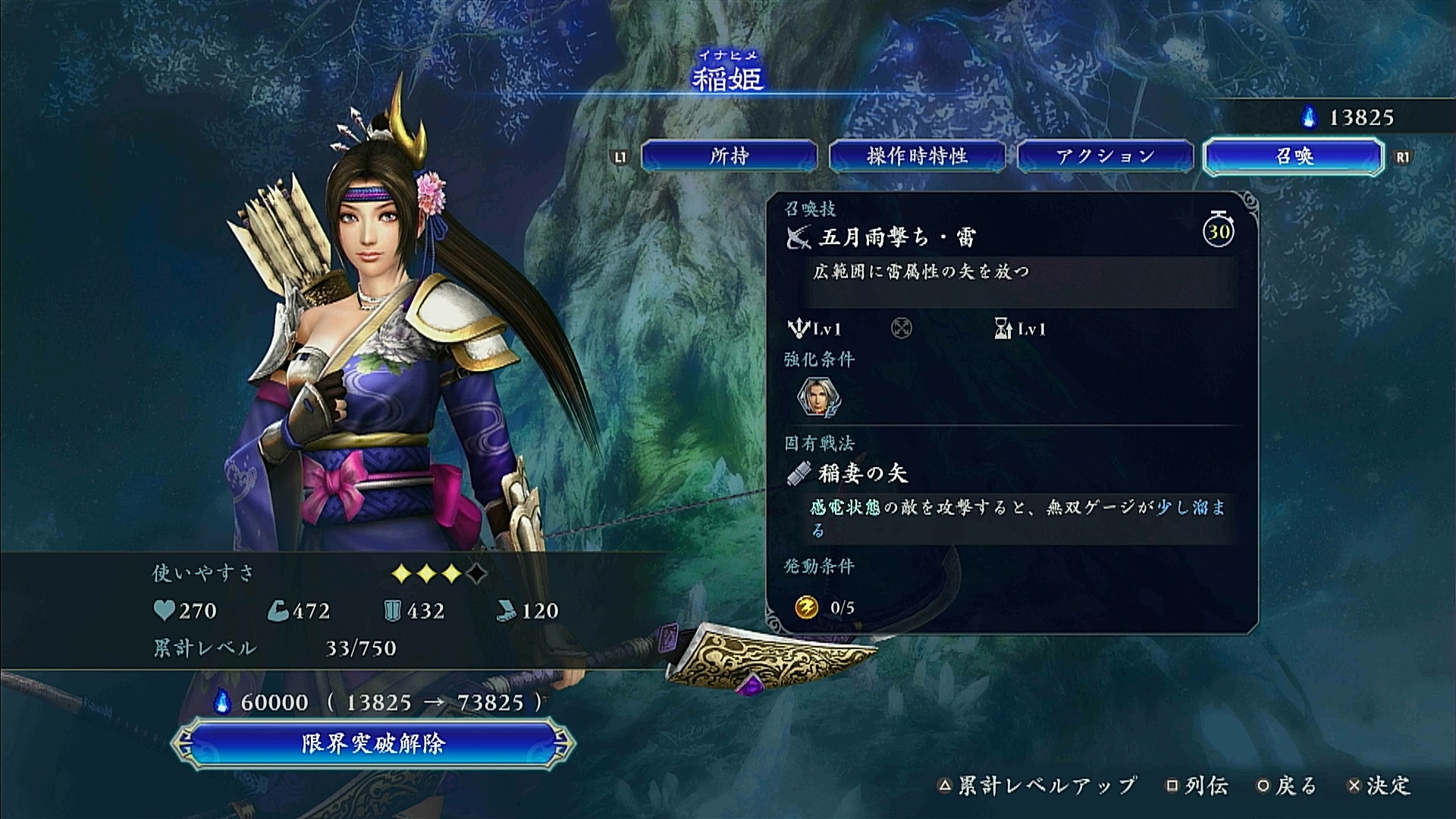Activate the 限界突破解除 button

click(x=372, y=743)
